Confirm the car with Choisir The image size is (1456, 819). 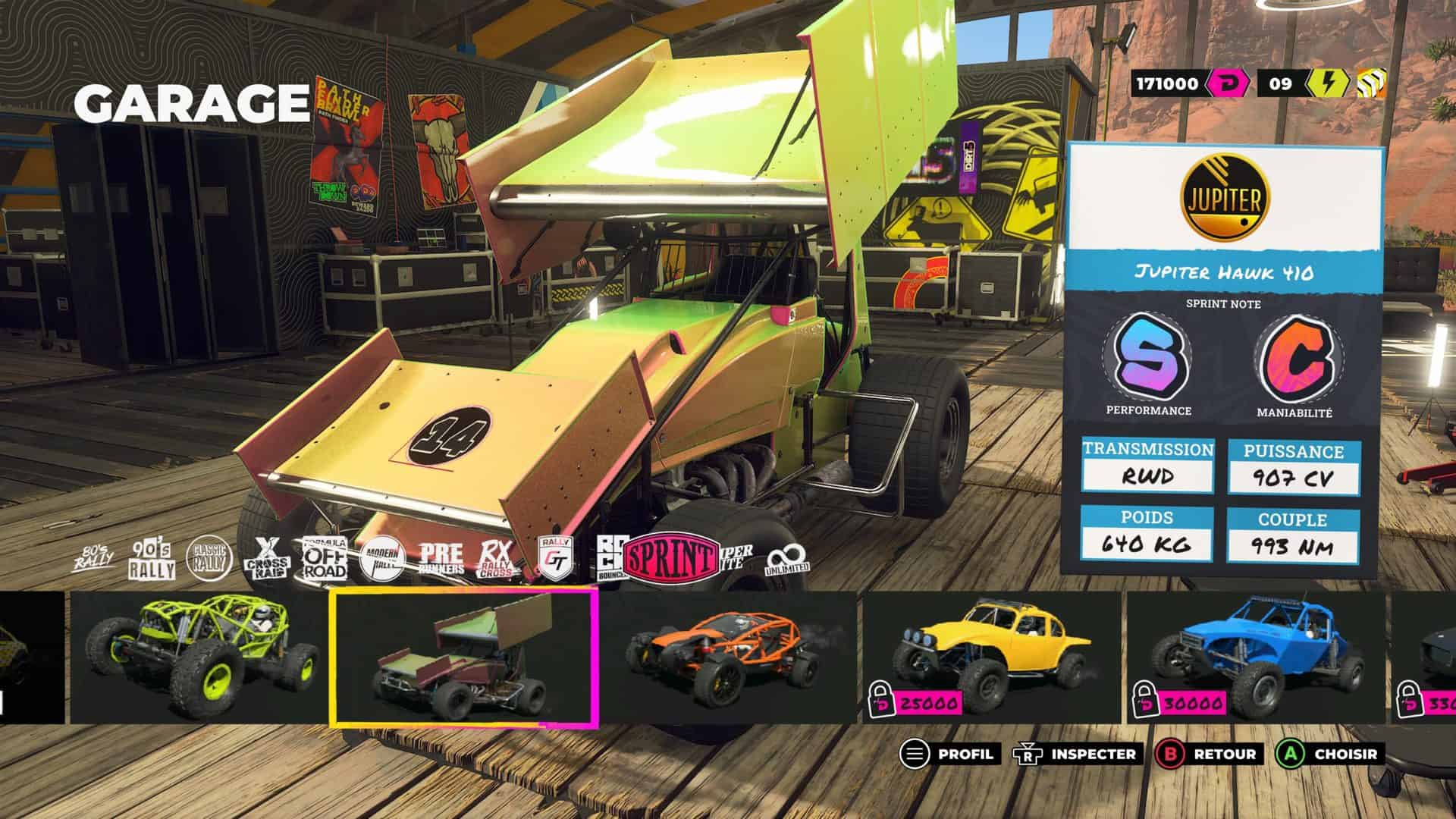(1328, 754)
